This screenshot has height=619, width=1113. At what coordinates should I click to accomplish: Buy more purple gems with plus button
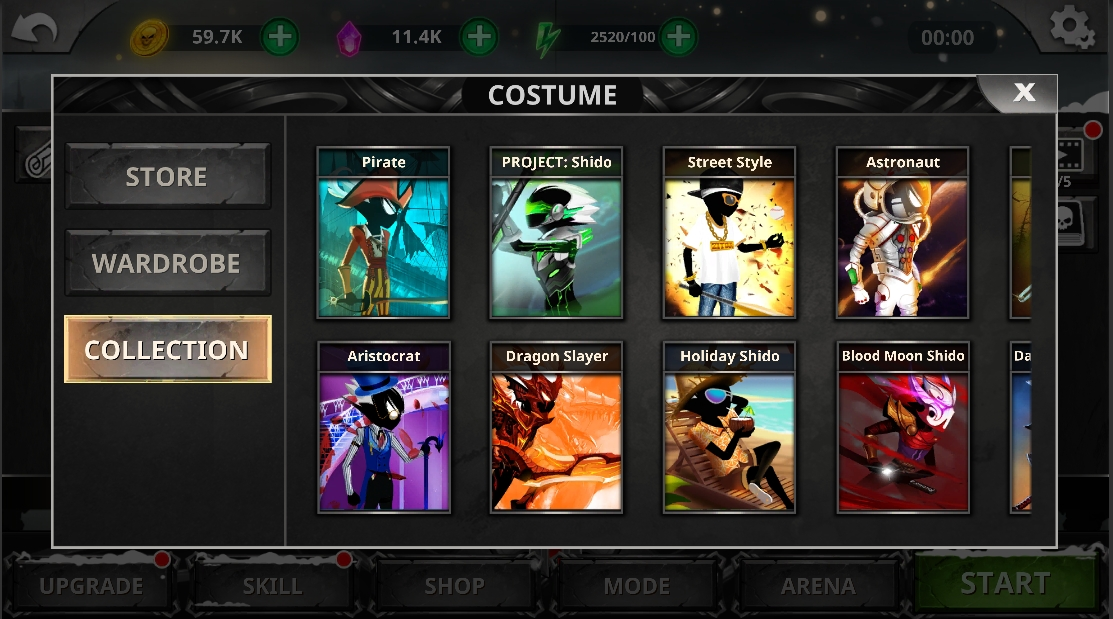[x=479, y=38]
